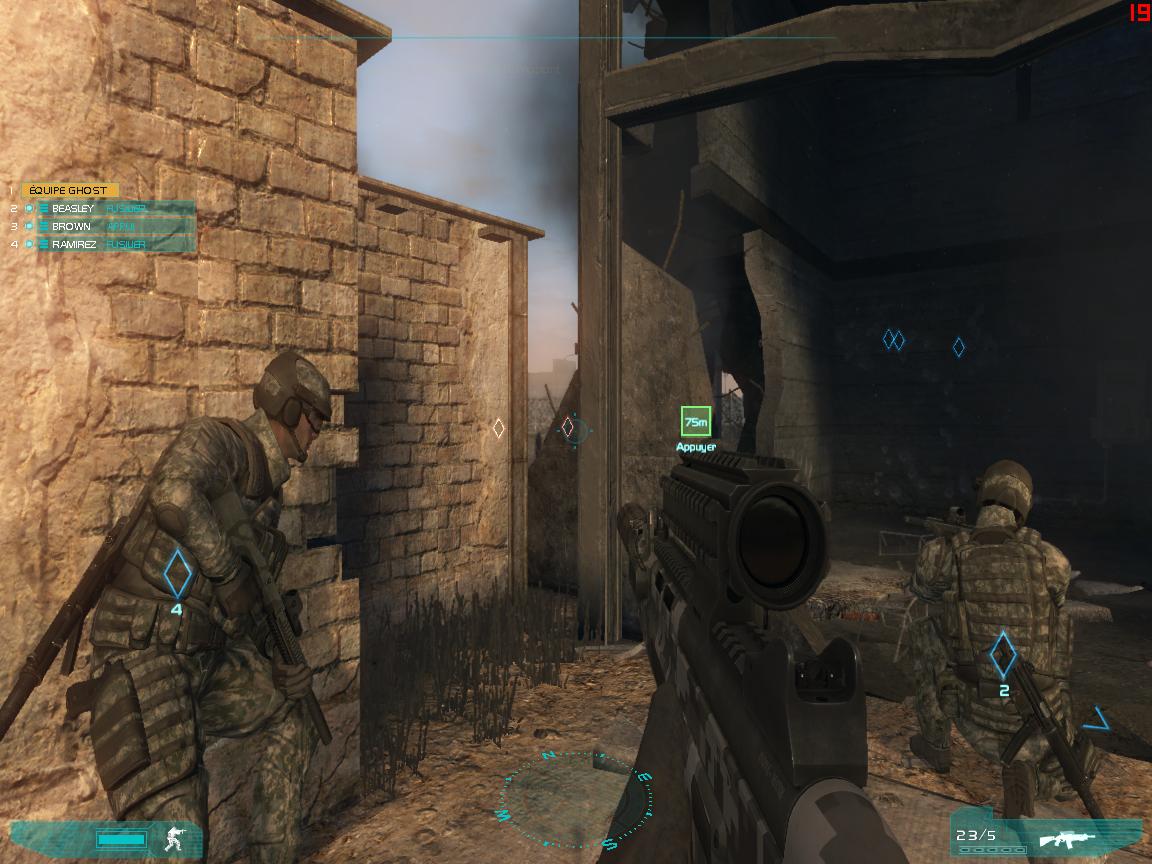Click the soldier stance icon
Viewport: 1152px width, 864px height.
(x=175, y=837)
